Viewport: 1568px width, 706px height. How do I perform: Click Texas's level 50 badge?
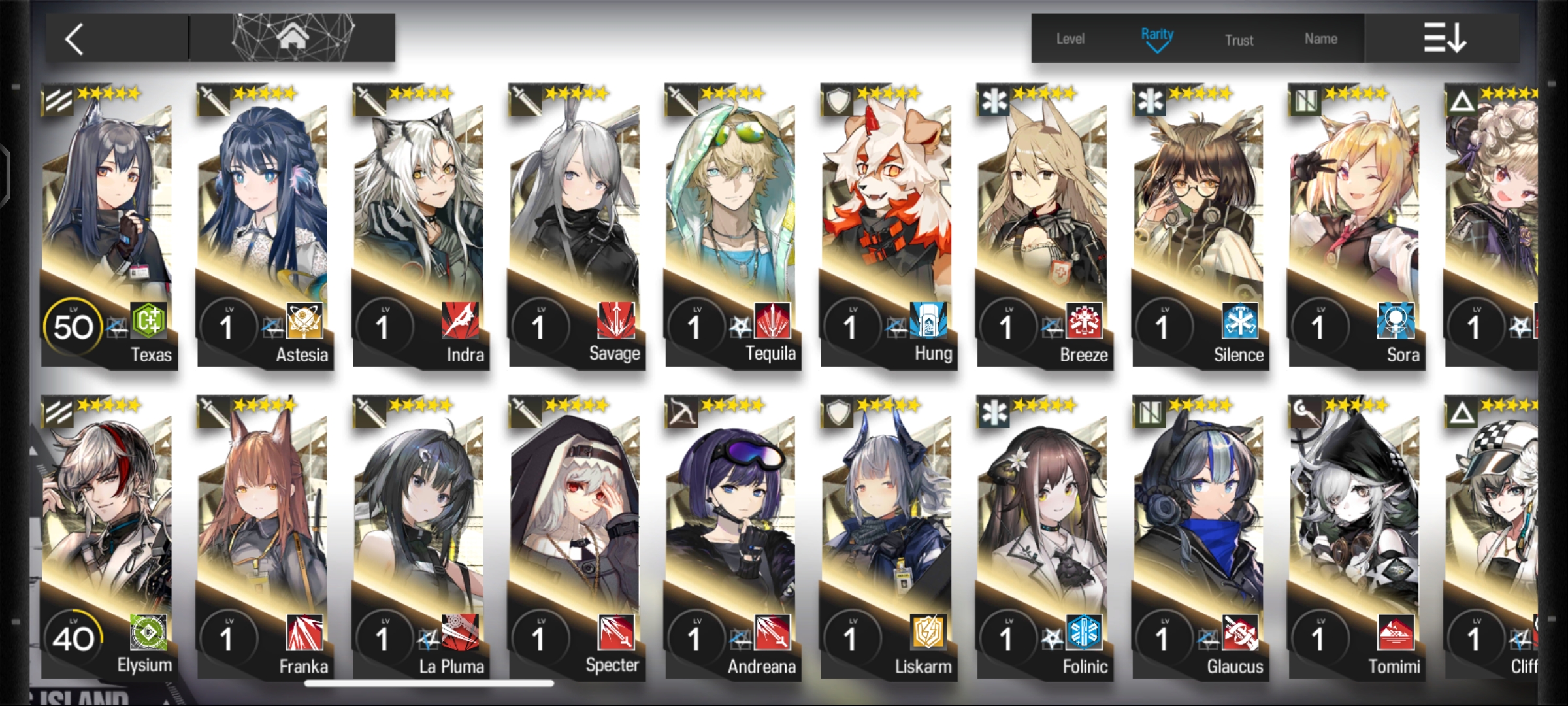point(74,326)
